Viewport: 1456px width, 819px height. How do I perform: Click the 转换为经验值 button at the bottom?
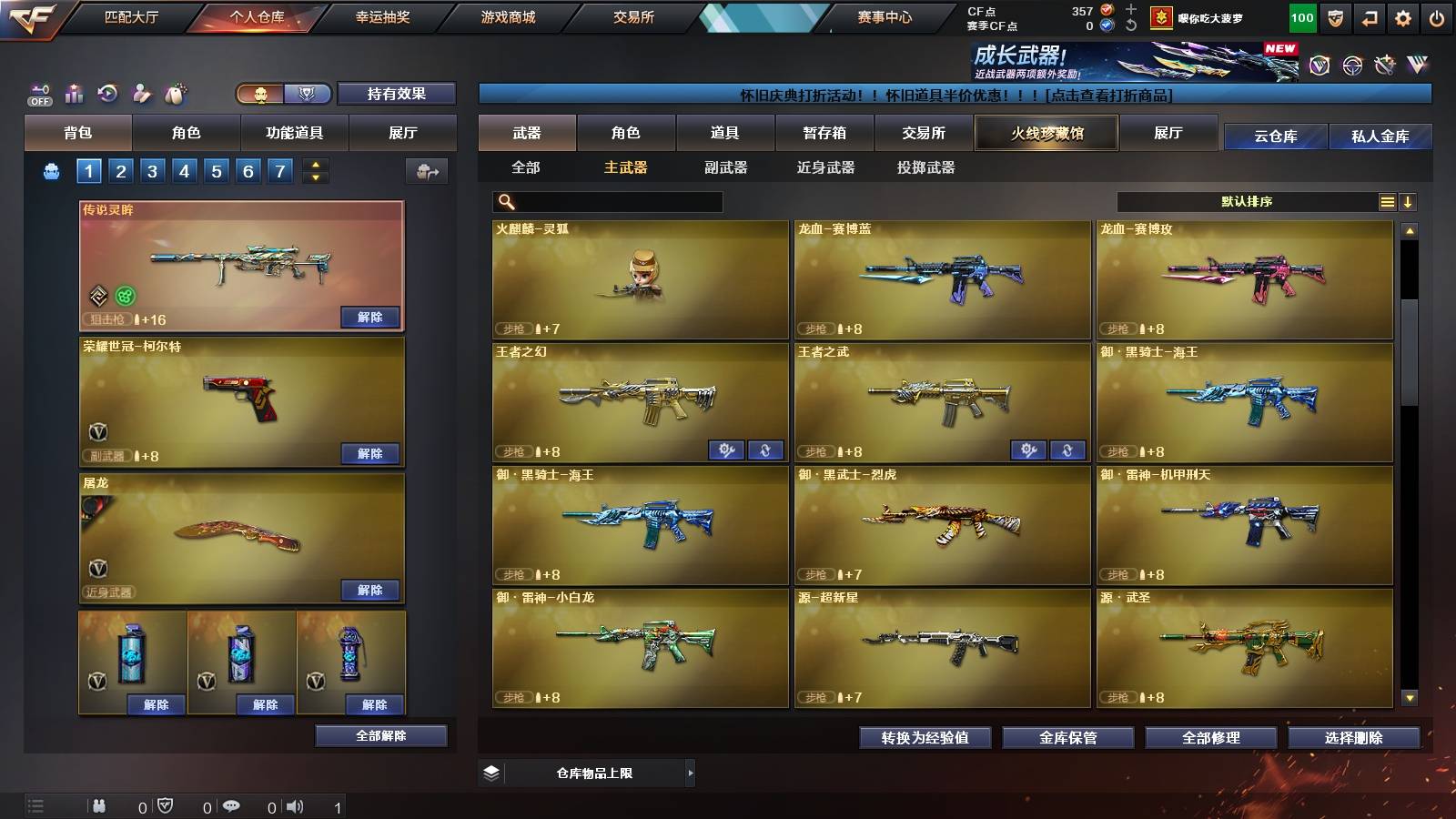pos(925,738)
